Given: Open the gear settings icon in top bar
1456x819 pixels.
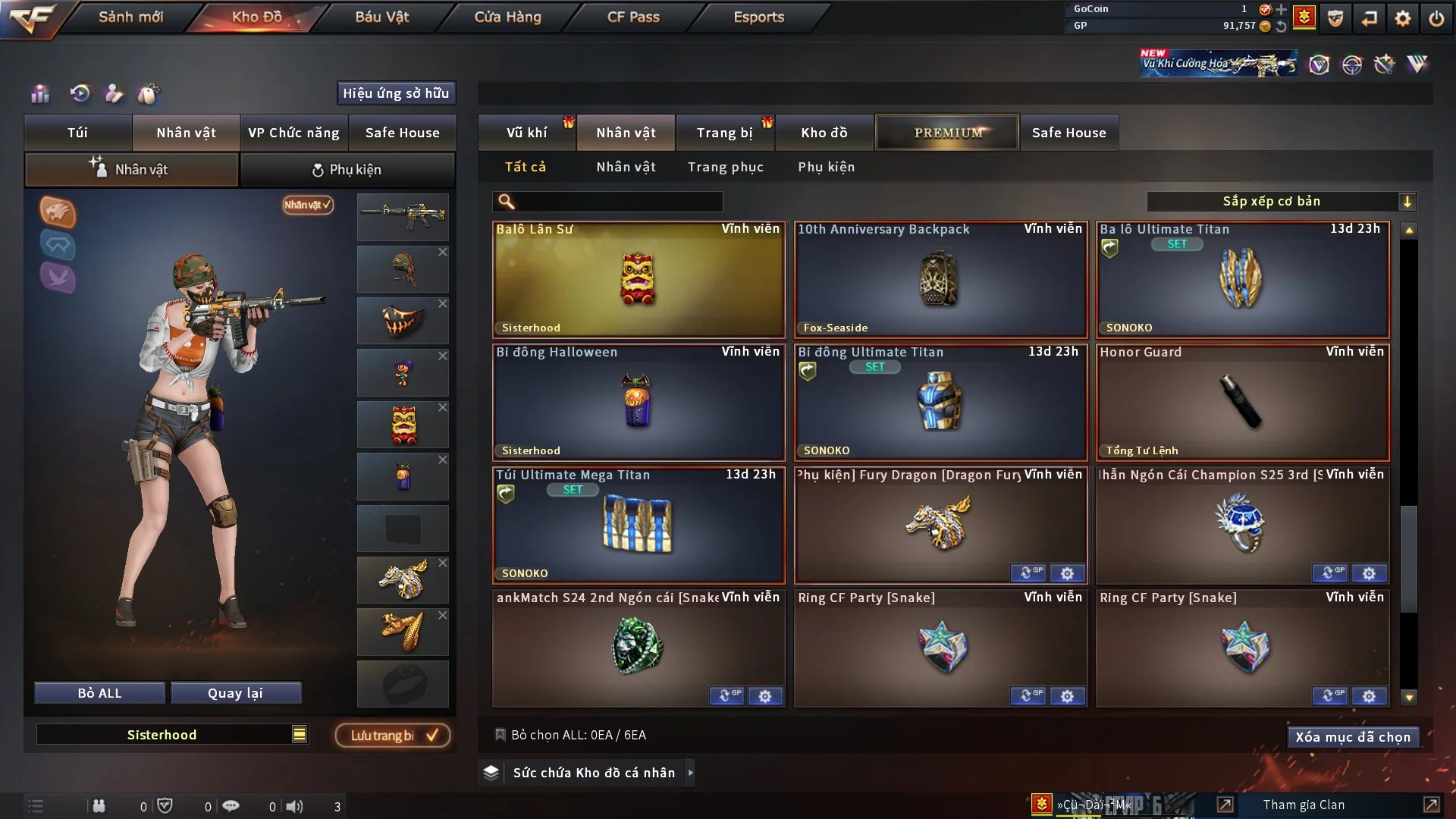Looking at the screenshot, I should click(1402, 18).
